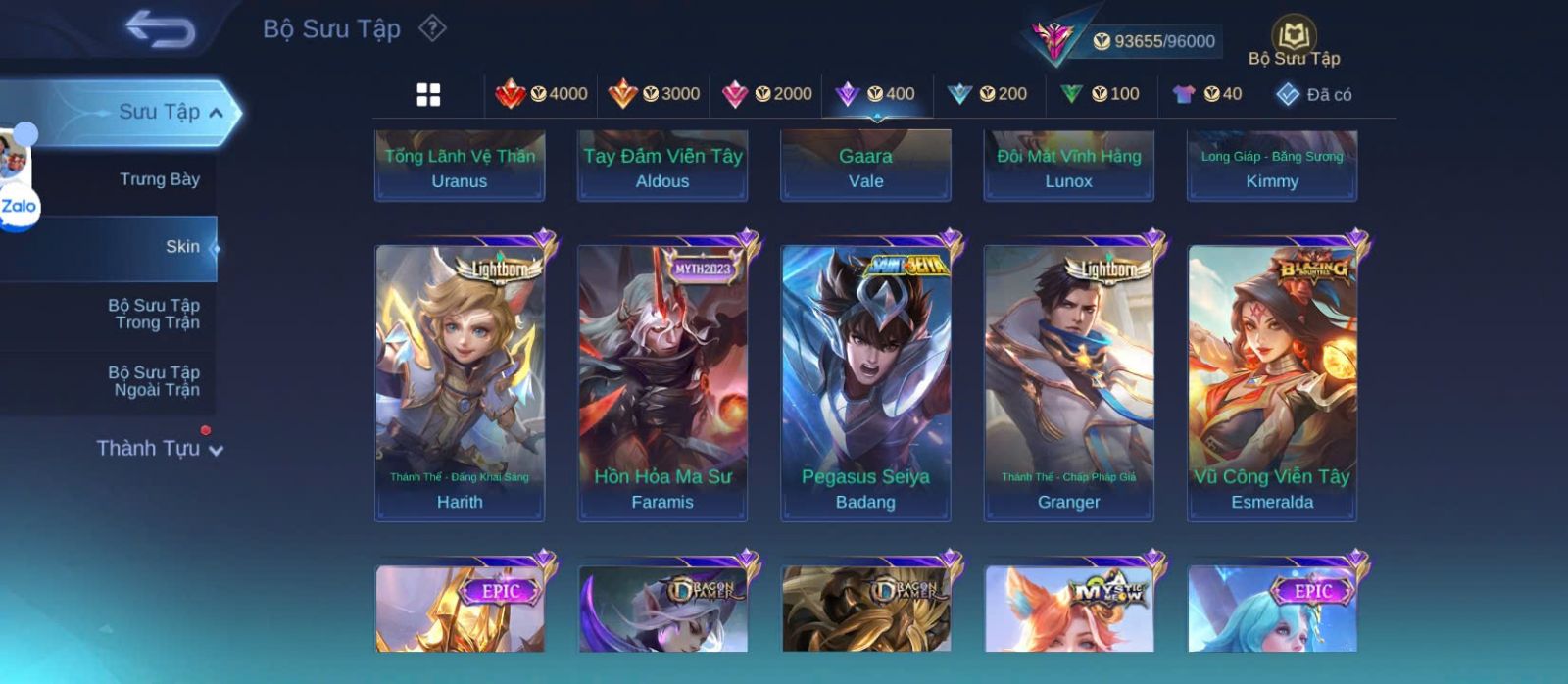Select the 200 point tier tab

tap(988, 94)
